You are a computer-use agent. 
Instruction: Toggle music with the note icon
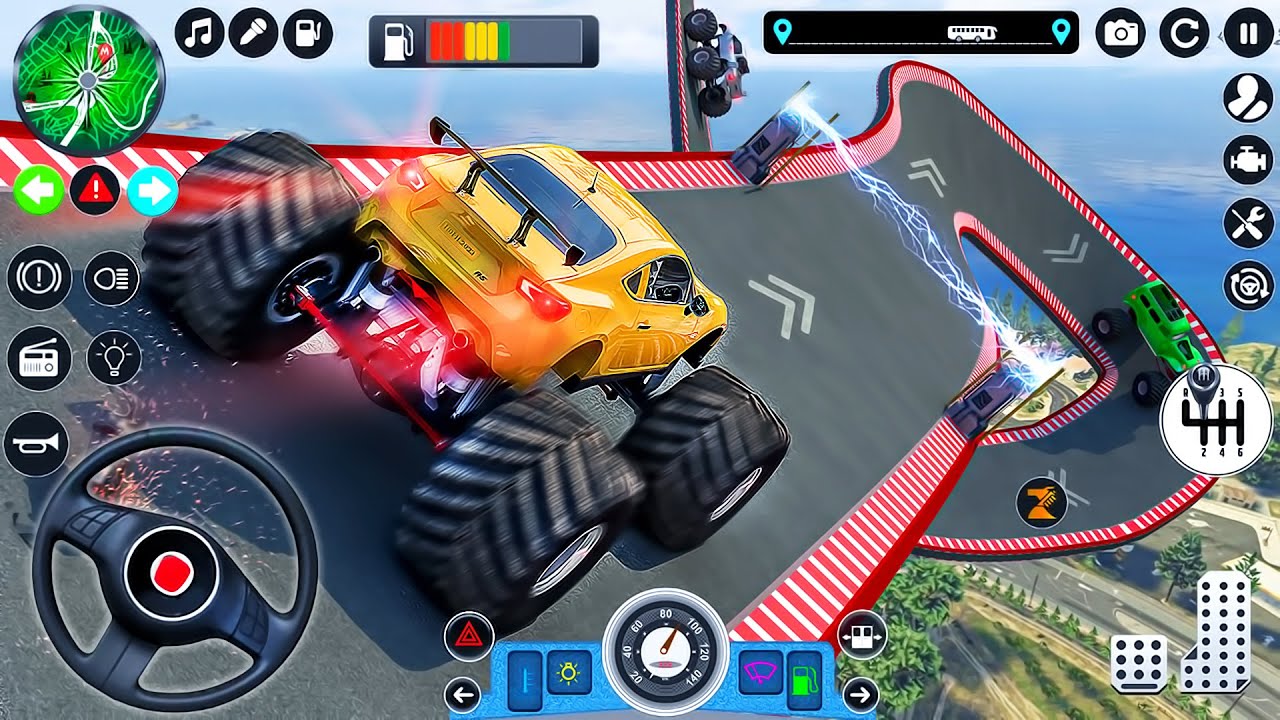click(x=200, y=34)
